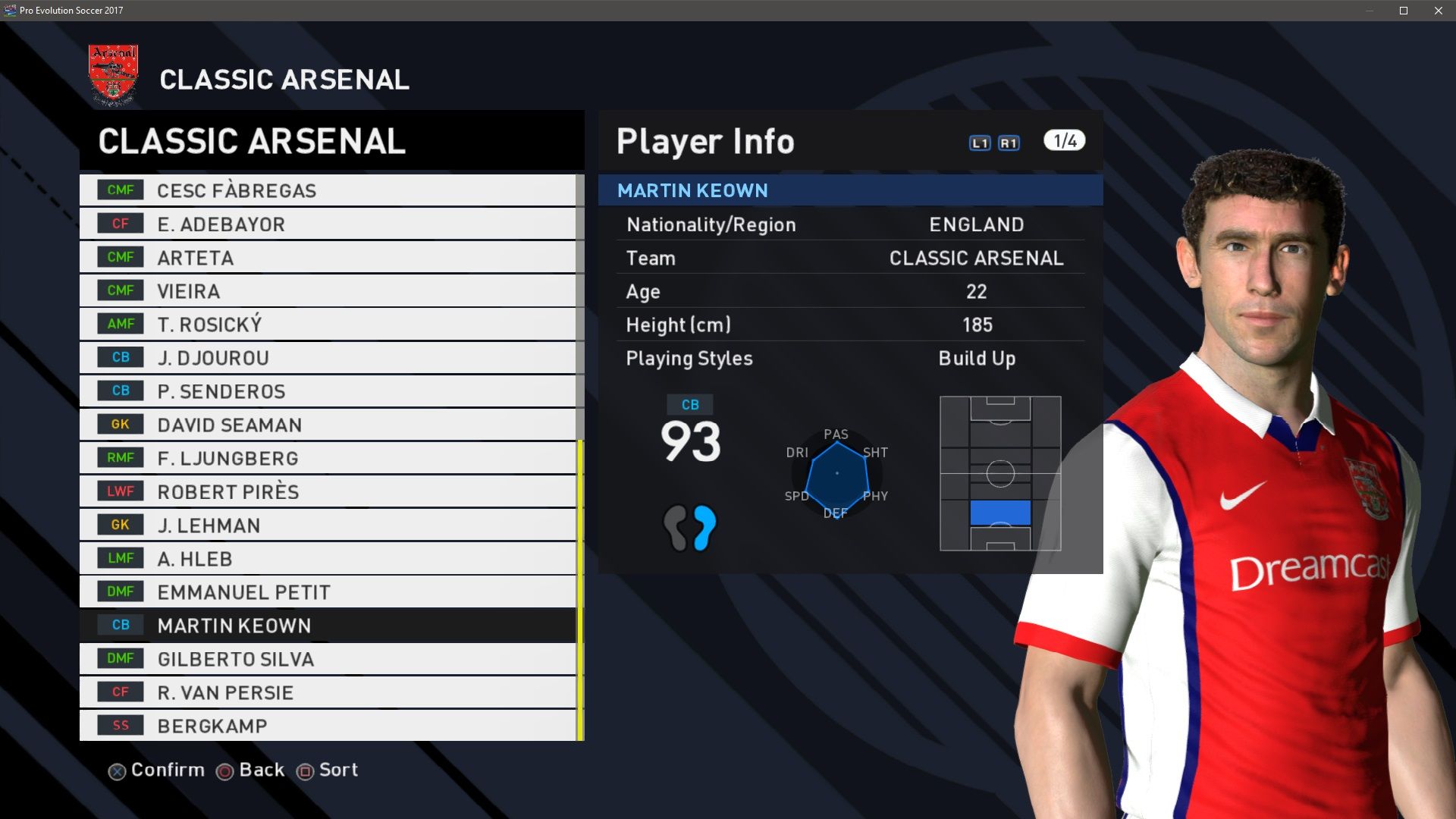
Task: Select Cesc Fàbregas from the squad list
Action: 328,190
